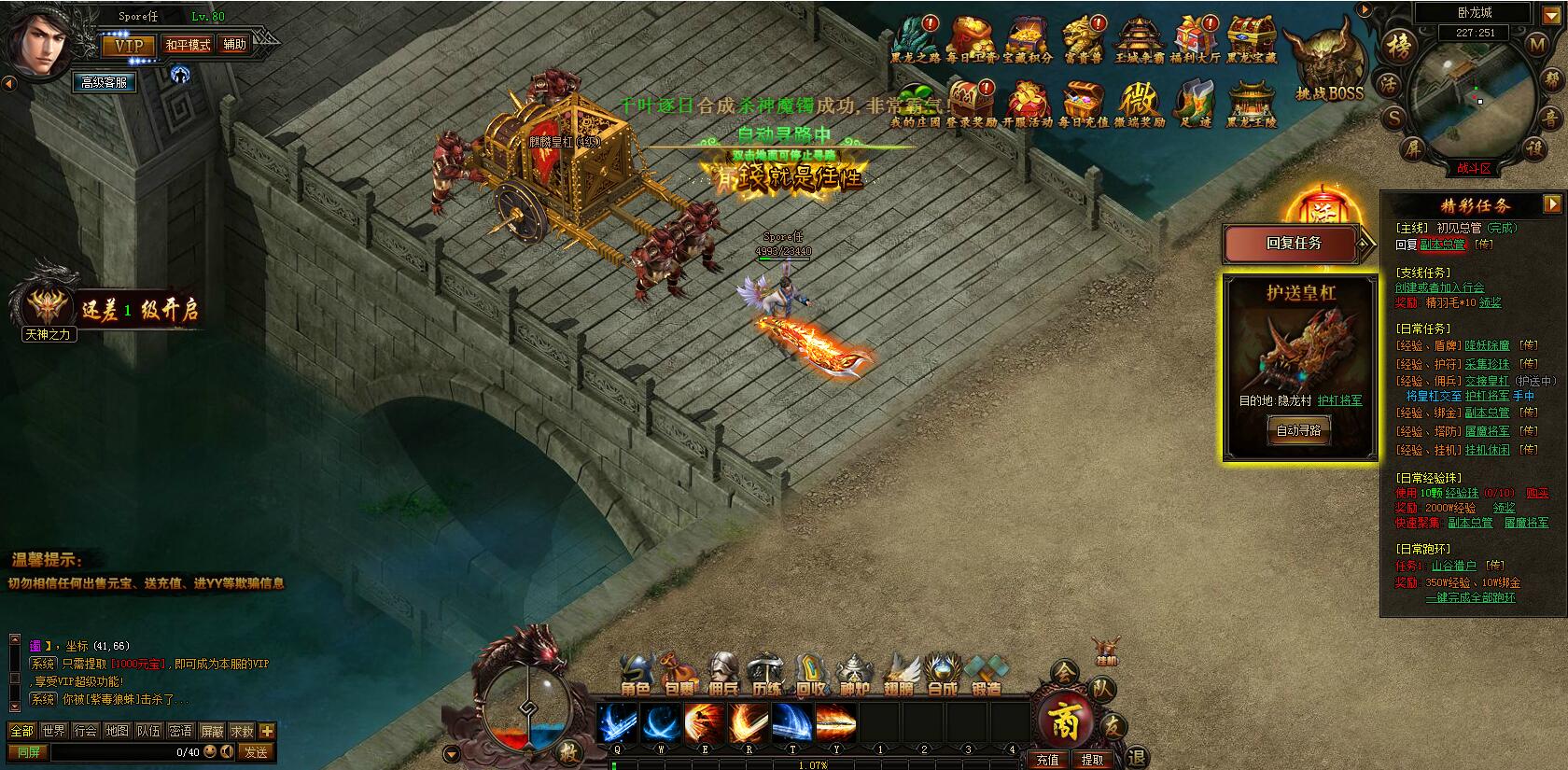Click 自动寻路 button in escort panel
This screenshot has height=770, width=1568.
coord(1298,430)
